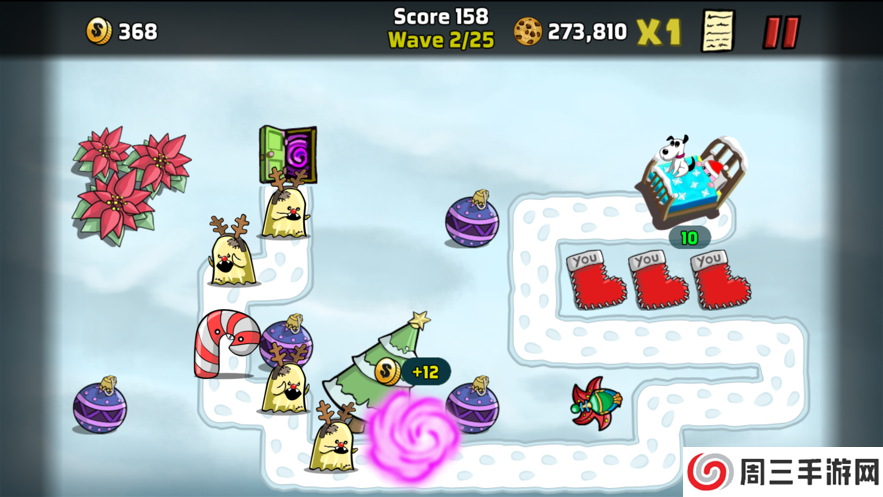This screenshot has height=497, width=883.
Task: Collect the +12 gold coin bubble
Action: point(412,372)
